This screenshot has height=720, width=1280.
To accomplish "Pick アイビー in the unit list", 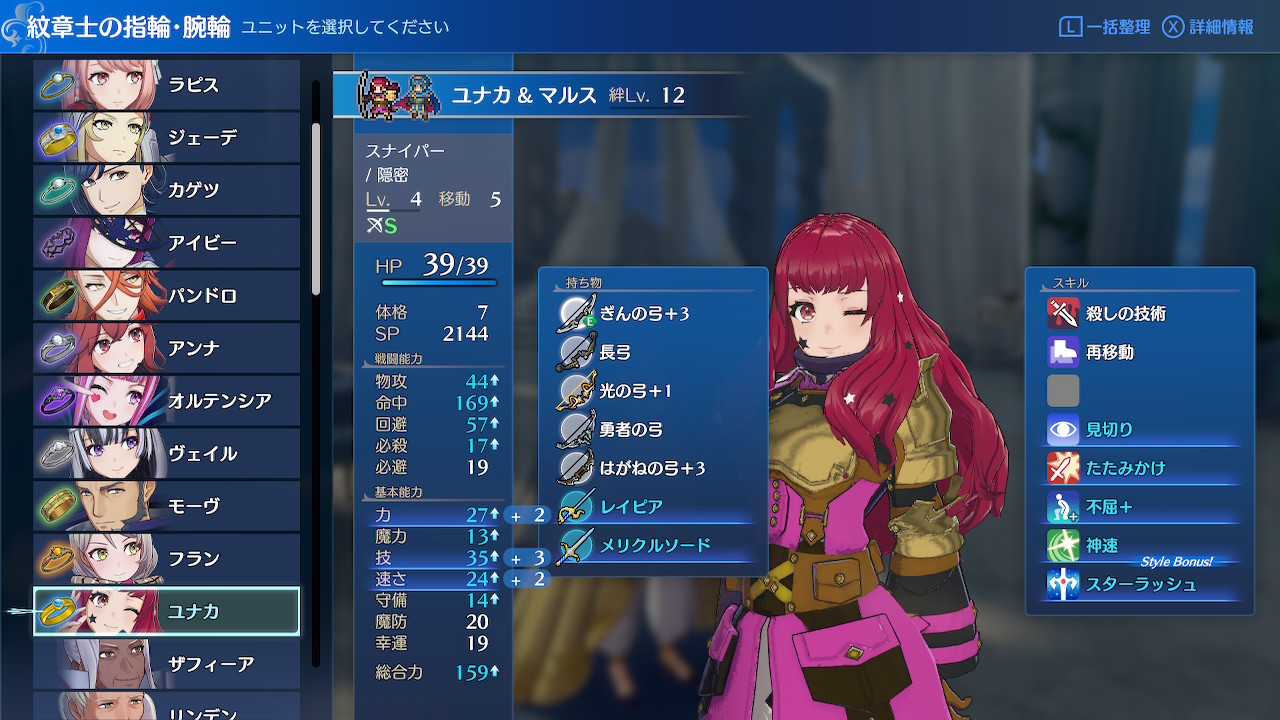I will coord(166,243).
